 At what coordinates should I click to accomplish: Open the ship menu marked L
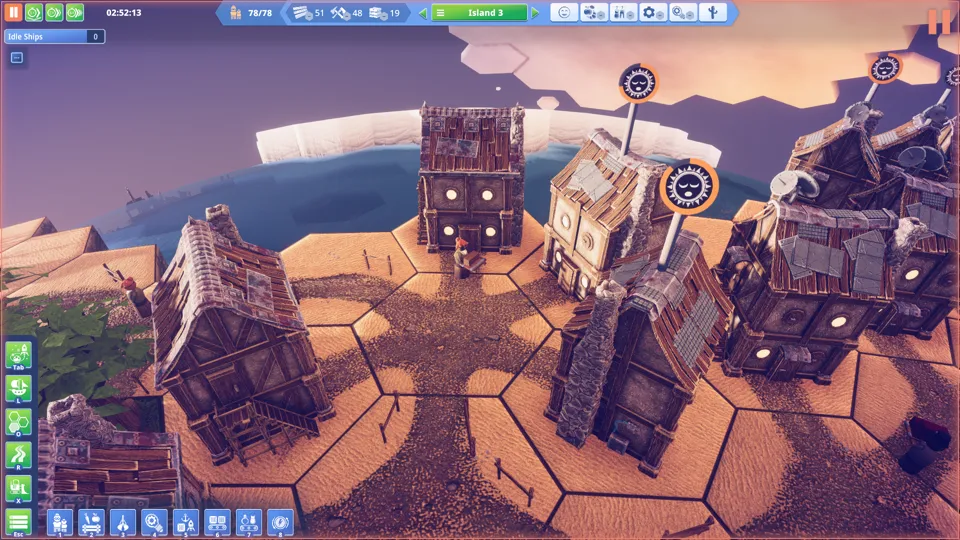18,389
